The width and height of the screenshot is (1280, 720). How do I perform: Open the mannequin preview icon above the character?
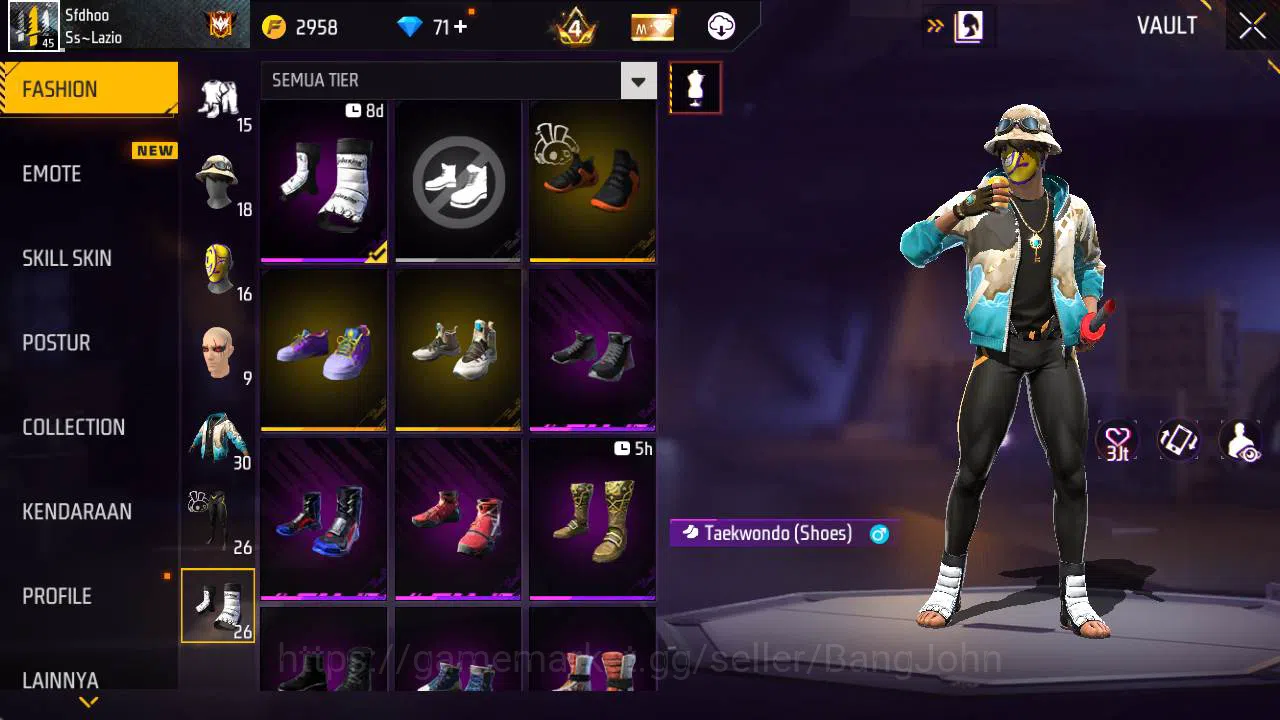(695, 87)
